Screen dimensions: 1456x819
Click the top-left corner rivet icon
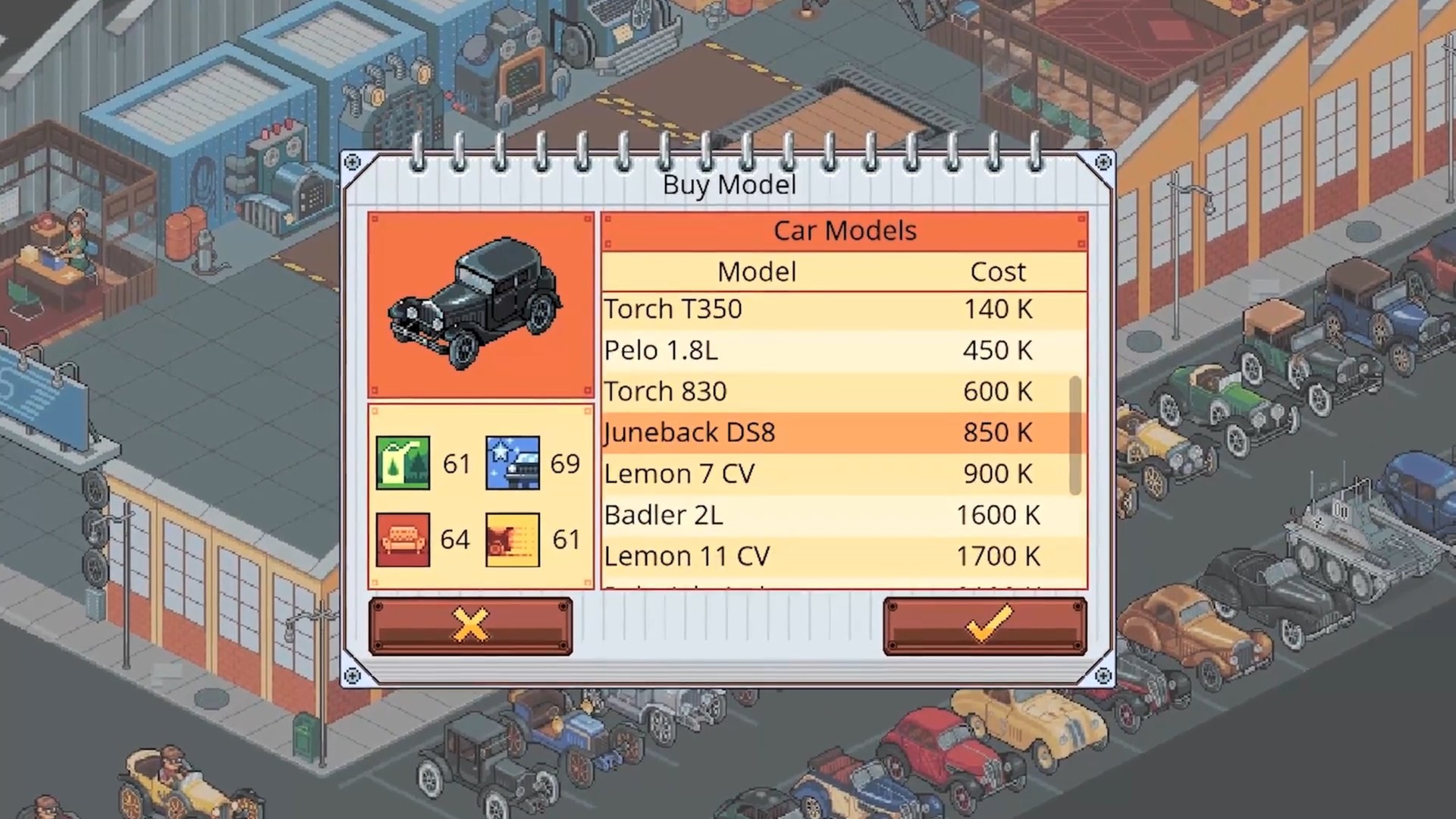353,162
